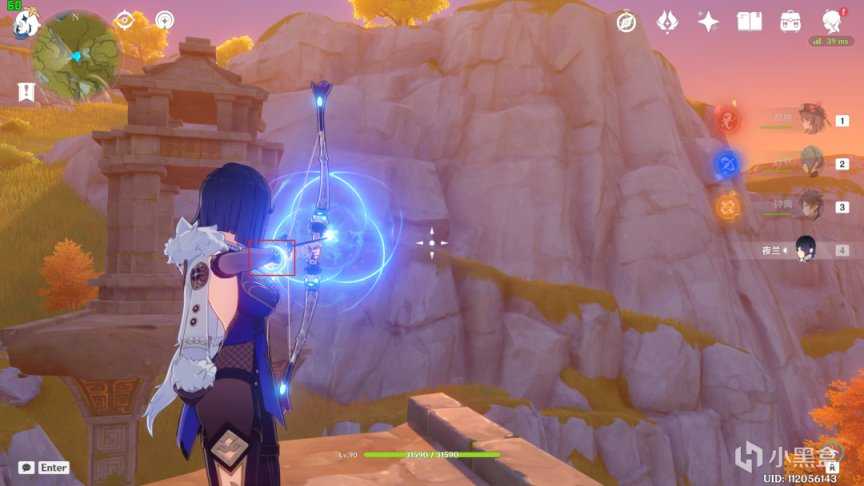The width and height of the screenshot is (864, 486).
Task: Open the four-pointed star wish icon
Action: (708, 22)
